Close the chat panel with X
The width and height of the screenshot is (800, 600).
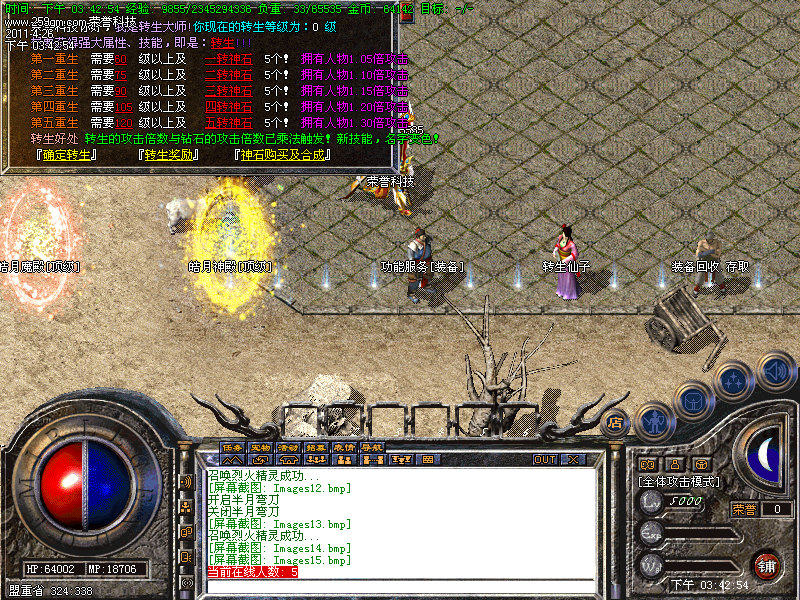573,460
